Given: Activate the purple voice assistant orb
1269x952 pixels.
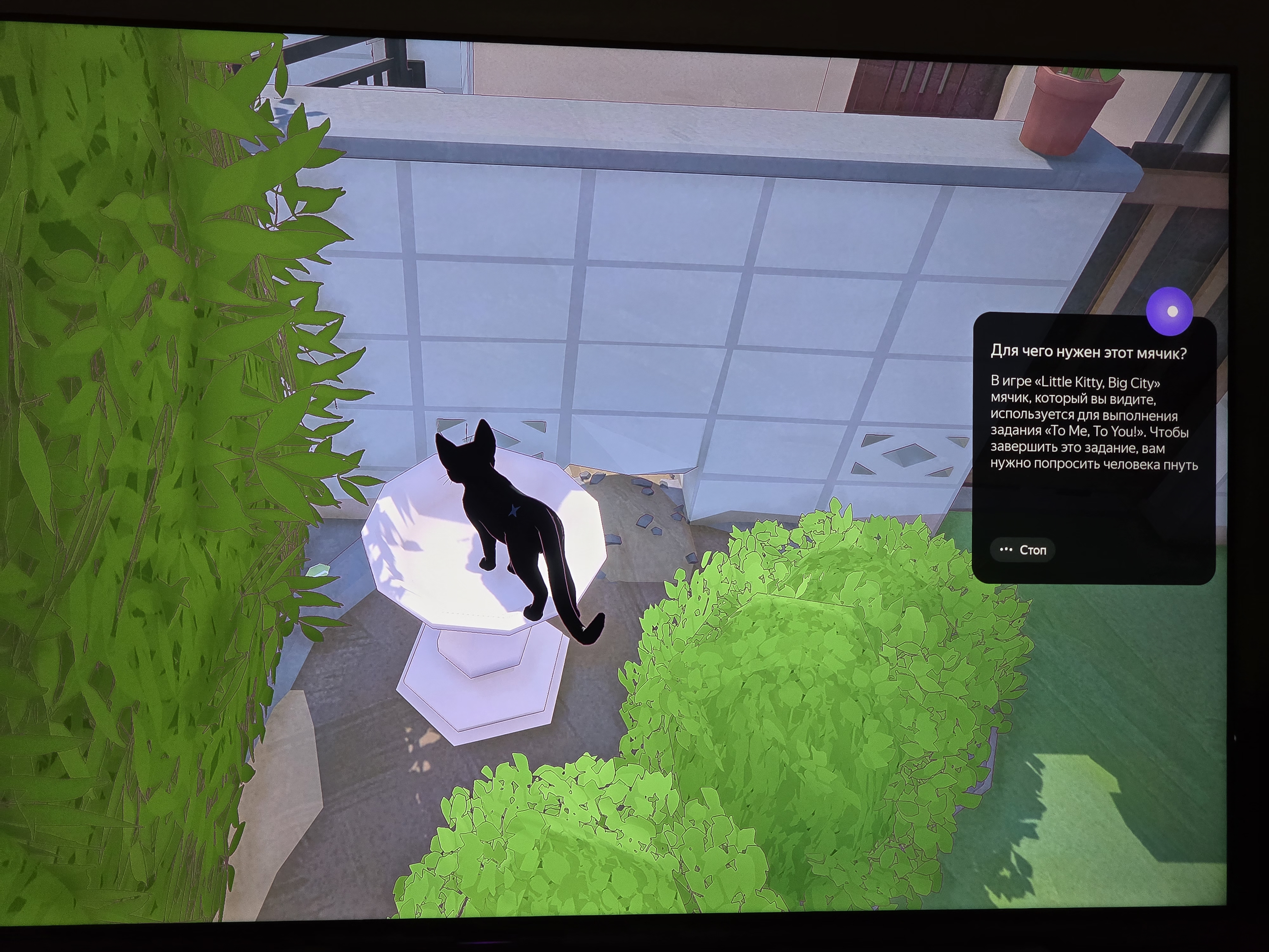Looking at the screenshot, I should click(x=1169, y=311).
